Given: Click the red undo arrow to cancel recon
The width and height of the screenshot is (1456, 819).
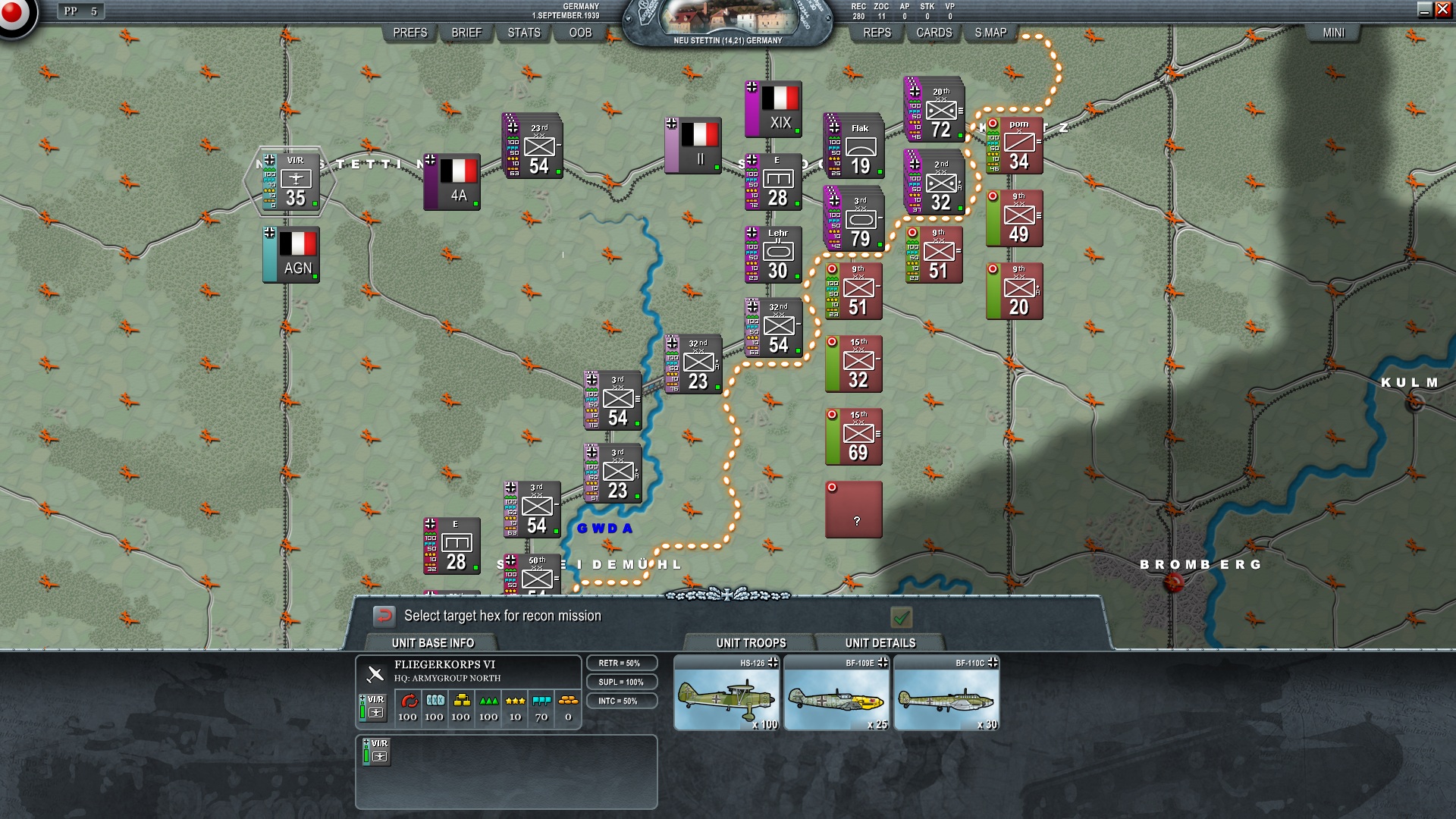Looking at the screenshot, I should pyautogui.click(x=385, y=616).
